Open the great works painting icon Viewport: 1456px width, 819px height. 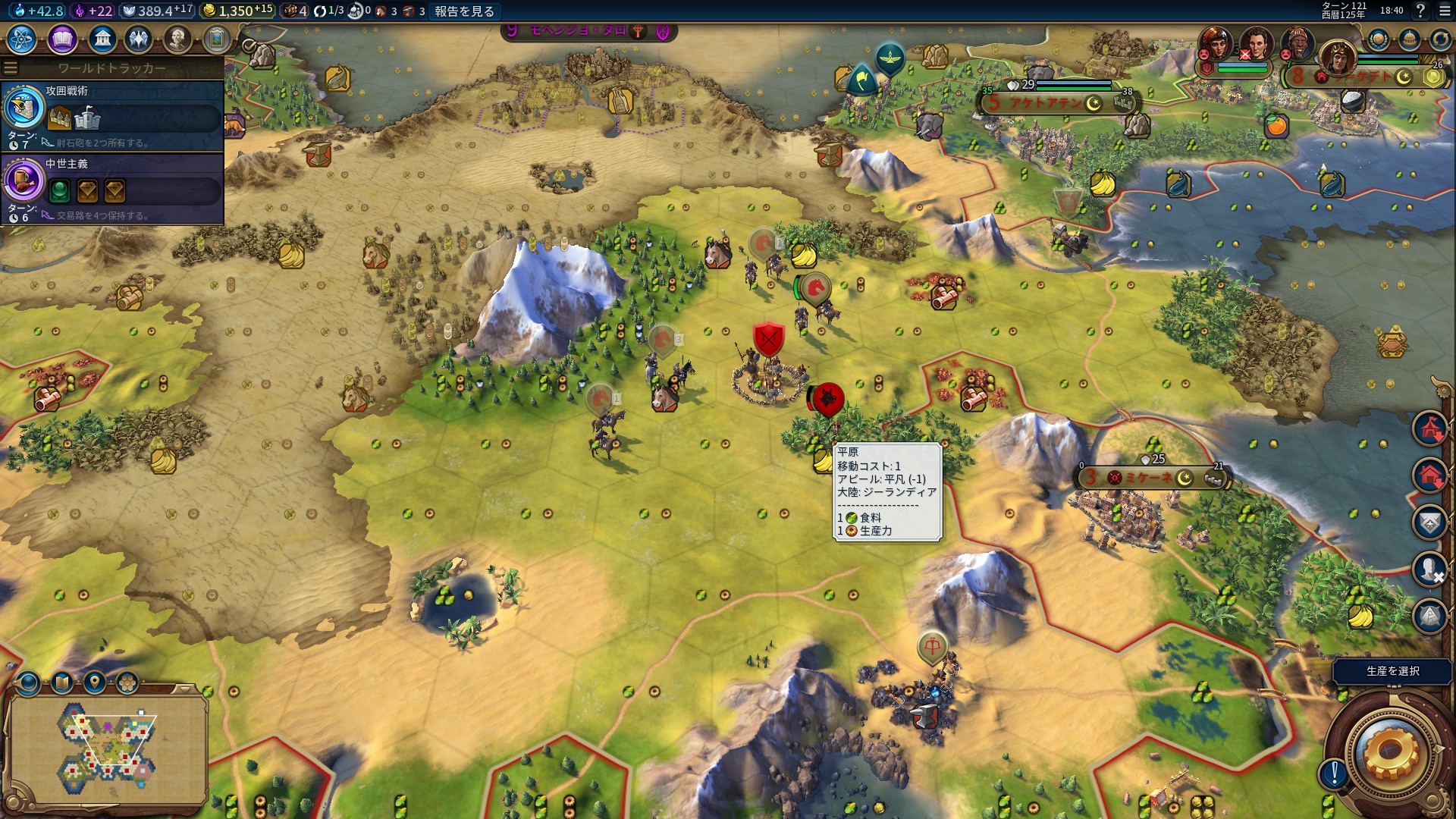point(217,39)
